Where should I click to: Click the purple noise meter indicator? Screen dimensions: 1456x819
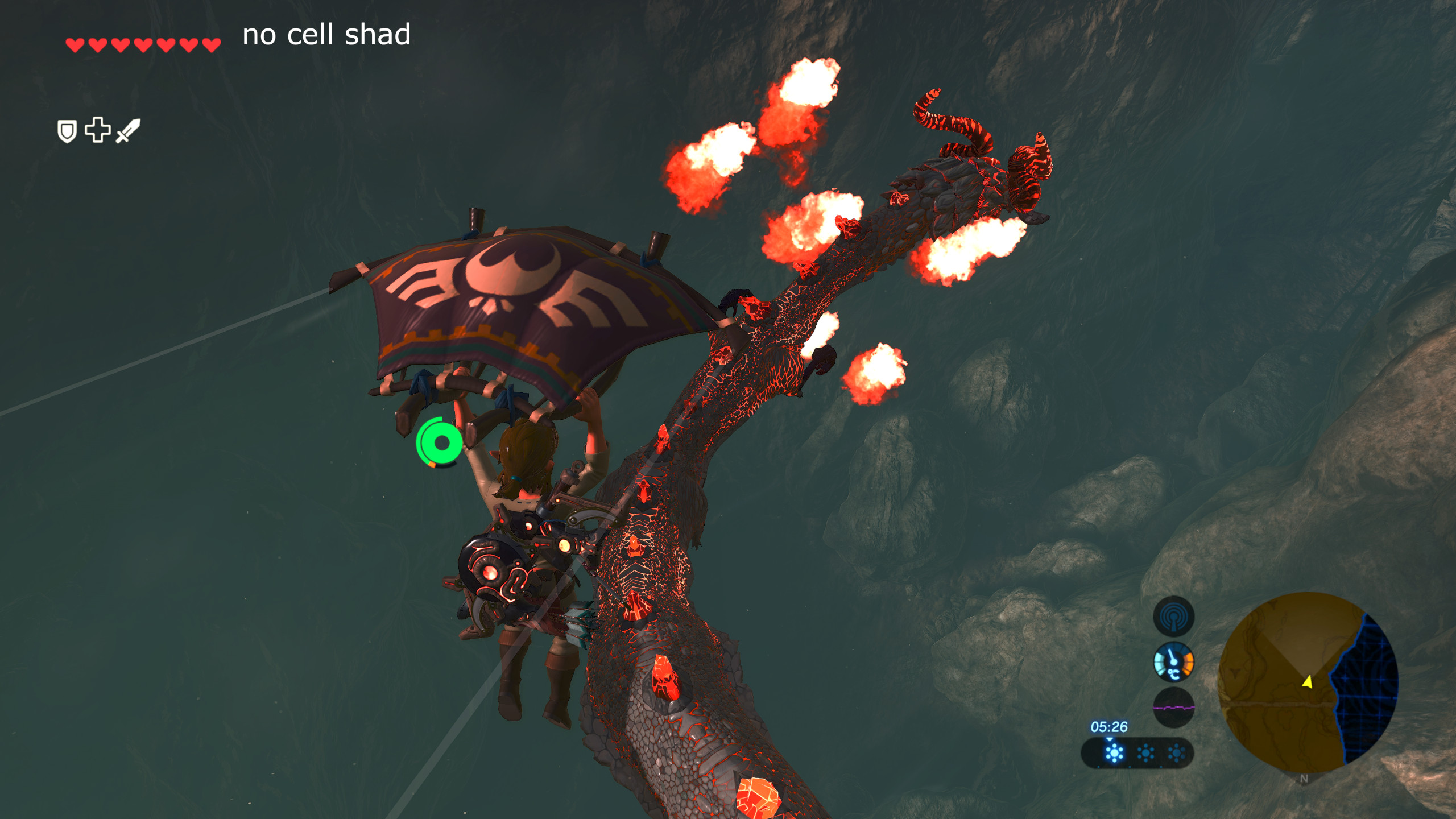click(1173, 708)
